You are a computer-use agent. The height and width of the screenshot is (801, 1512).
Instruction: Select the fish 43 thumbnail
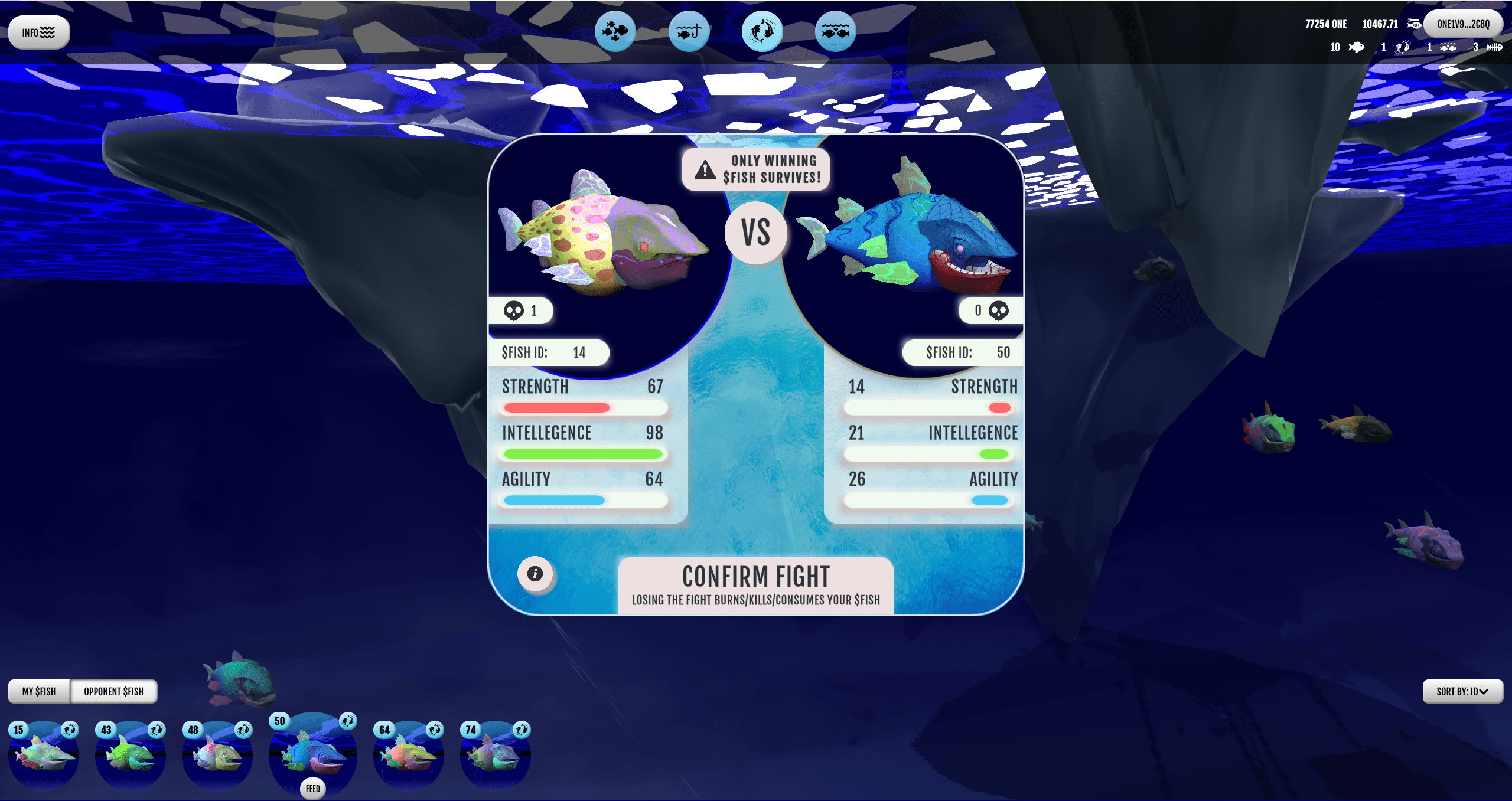pos(130,759)
